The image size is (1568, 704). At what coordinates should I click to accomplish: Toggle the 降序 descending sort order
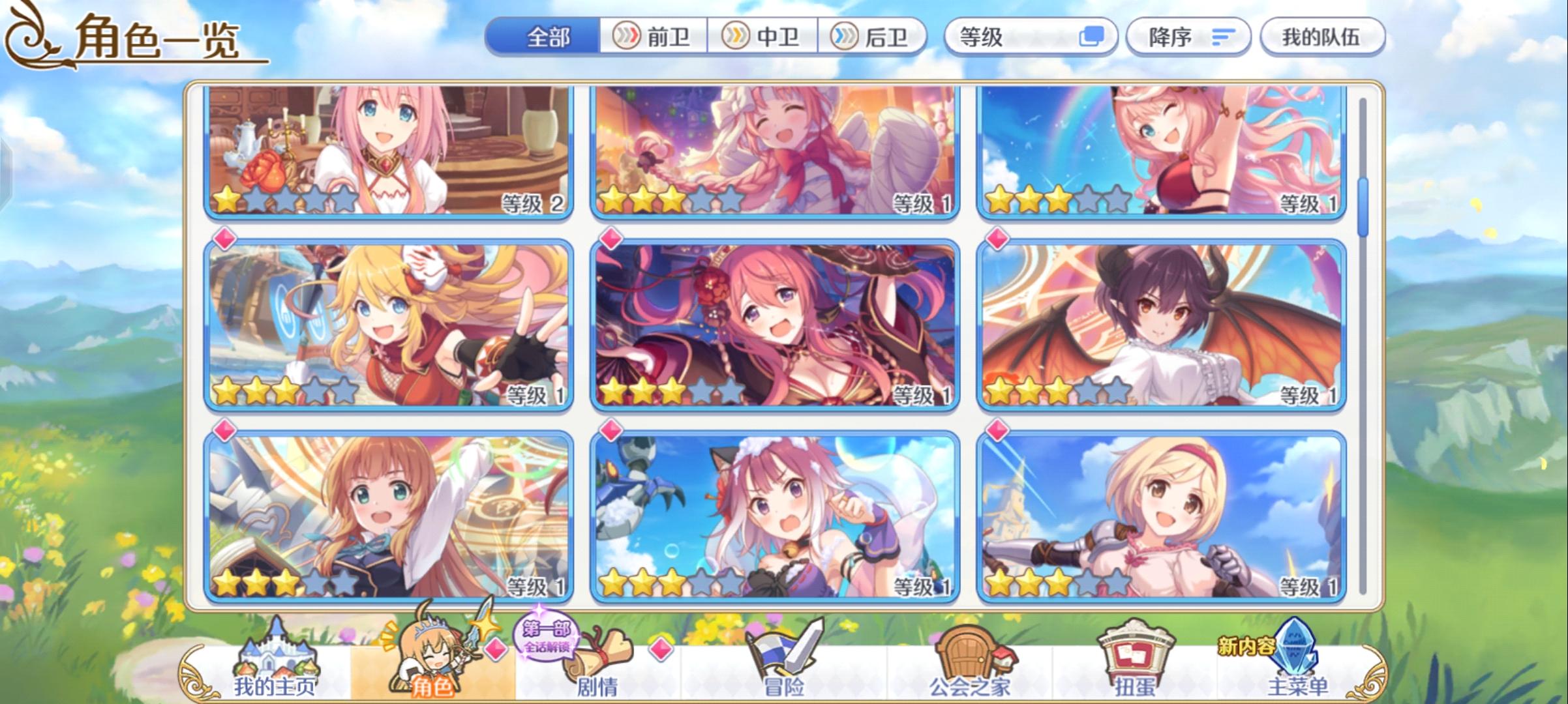tap(1188, 37)
